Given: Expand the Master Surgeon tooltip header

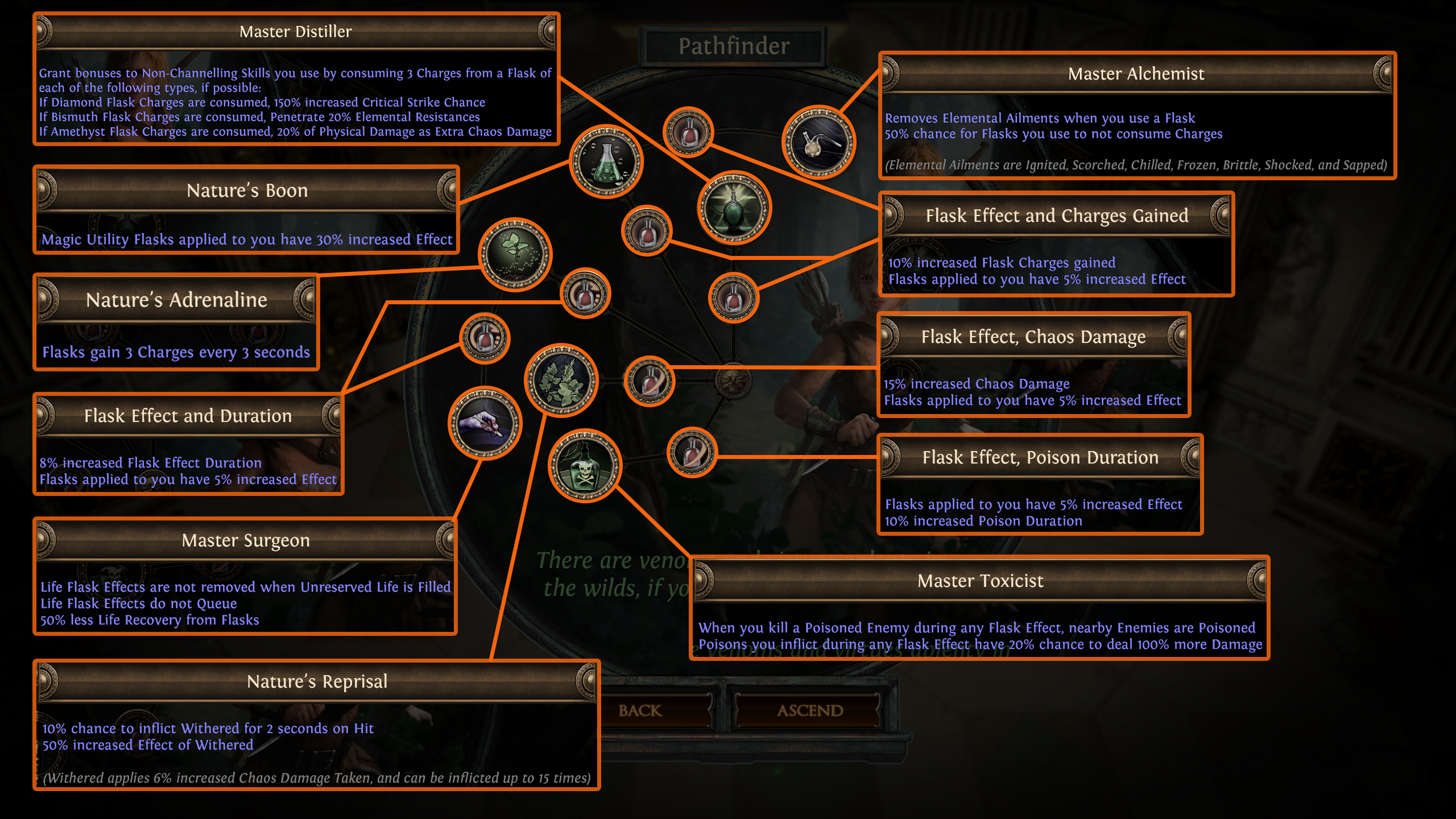Looking at the screenshot, I should coord(246,540).
